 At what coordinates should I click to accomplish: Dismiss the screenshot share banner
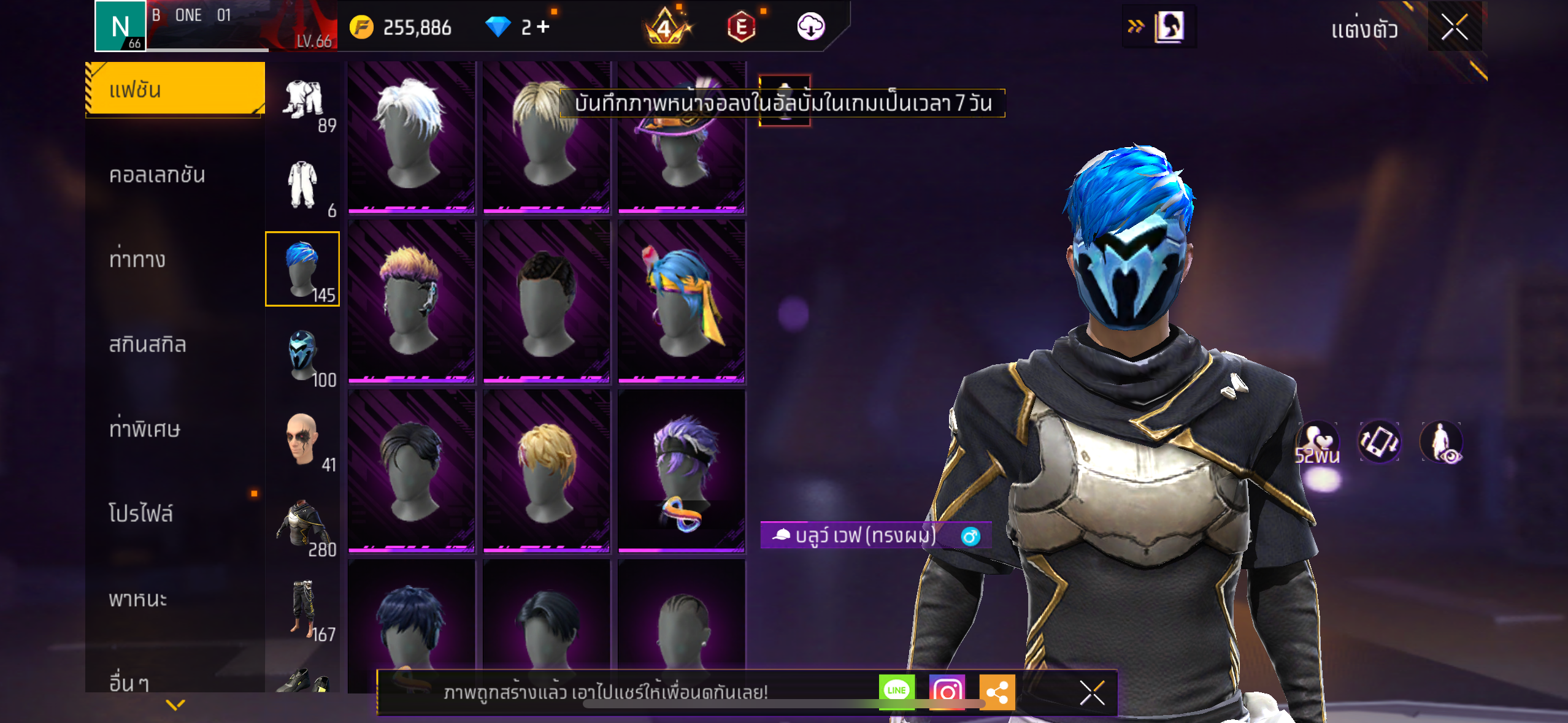1092,692
